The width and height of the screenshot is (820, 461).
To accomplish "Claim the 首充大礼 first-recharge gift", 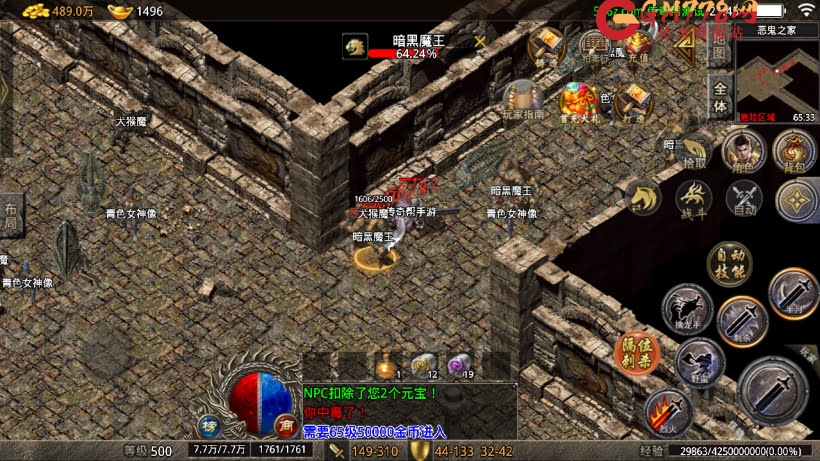I will [578, 101].
